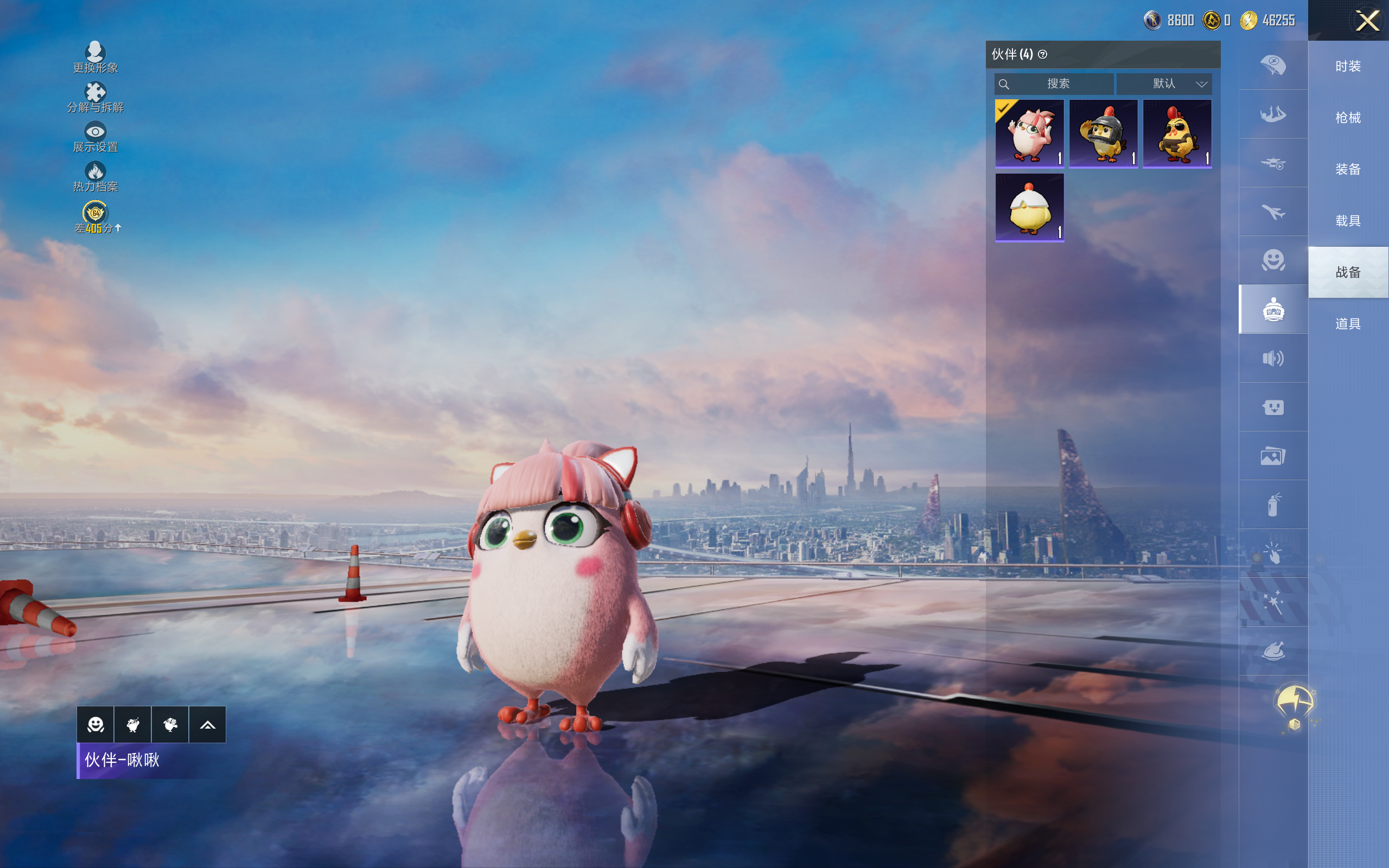
Task: Select the pink cat-ear chick companion
Action: click(1029, 133)
